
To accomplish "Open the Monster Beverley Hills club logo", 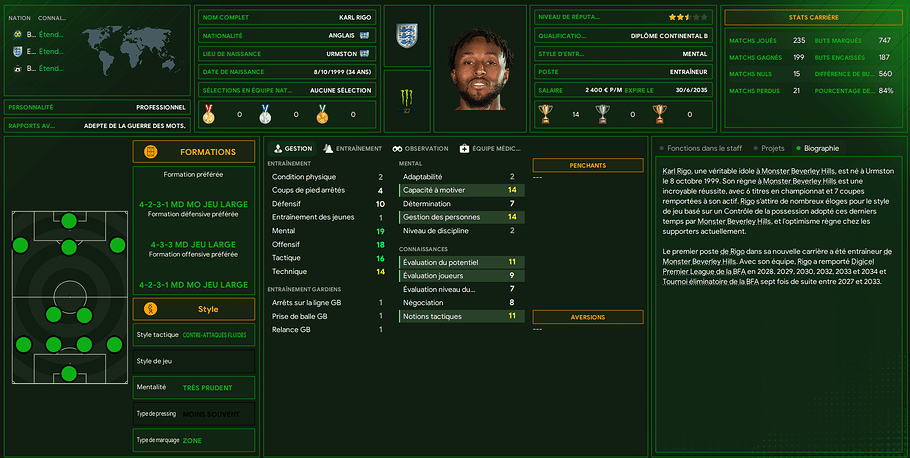I will 407,98.
